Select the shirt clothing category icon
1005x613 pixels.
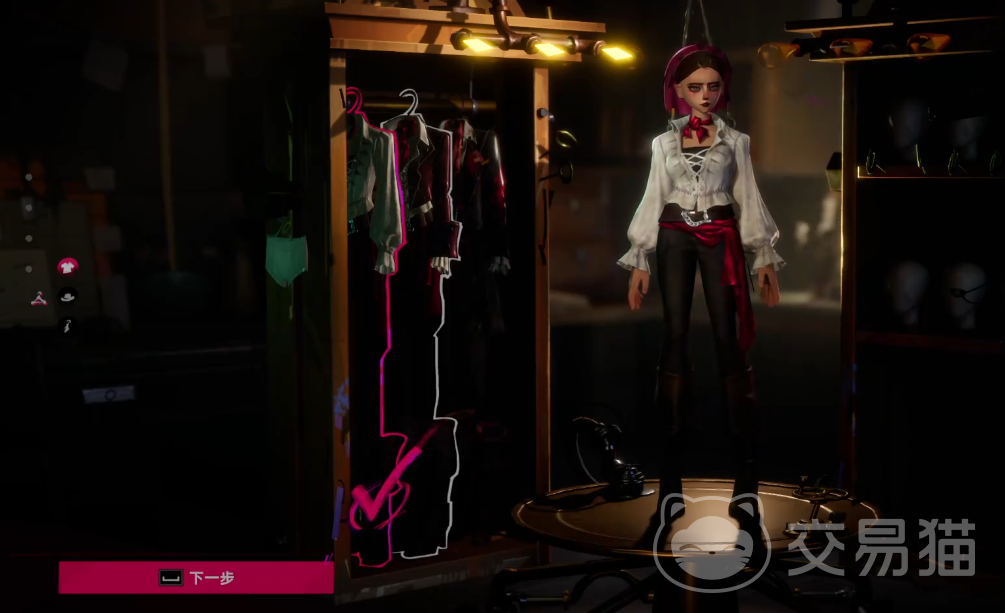67,266
